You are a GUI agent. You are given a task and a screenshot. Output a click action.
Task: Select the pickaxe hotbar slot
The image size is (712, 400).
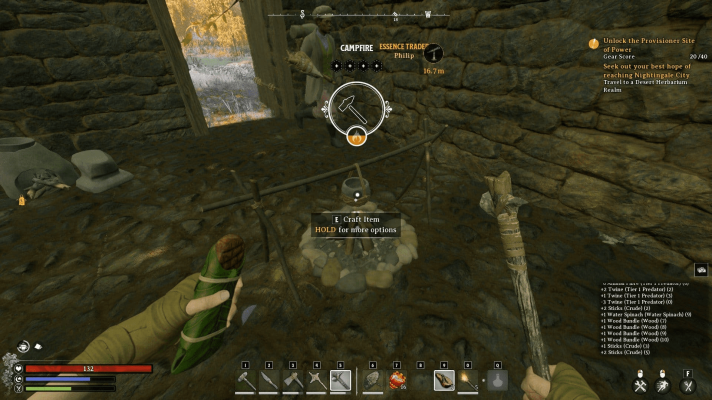(317, 380)
